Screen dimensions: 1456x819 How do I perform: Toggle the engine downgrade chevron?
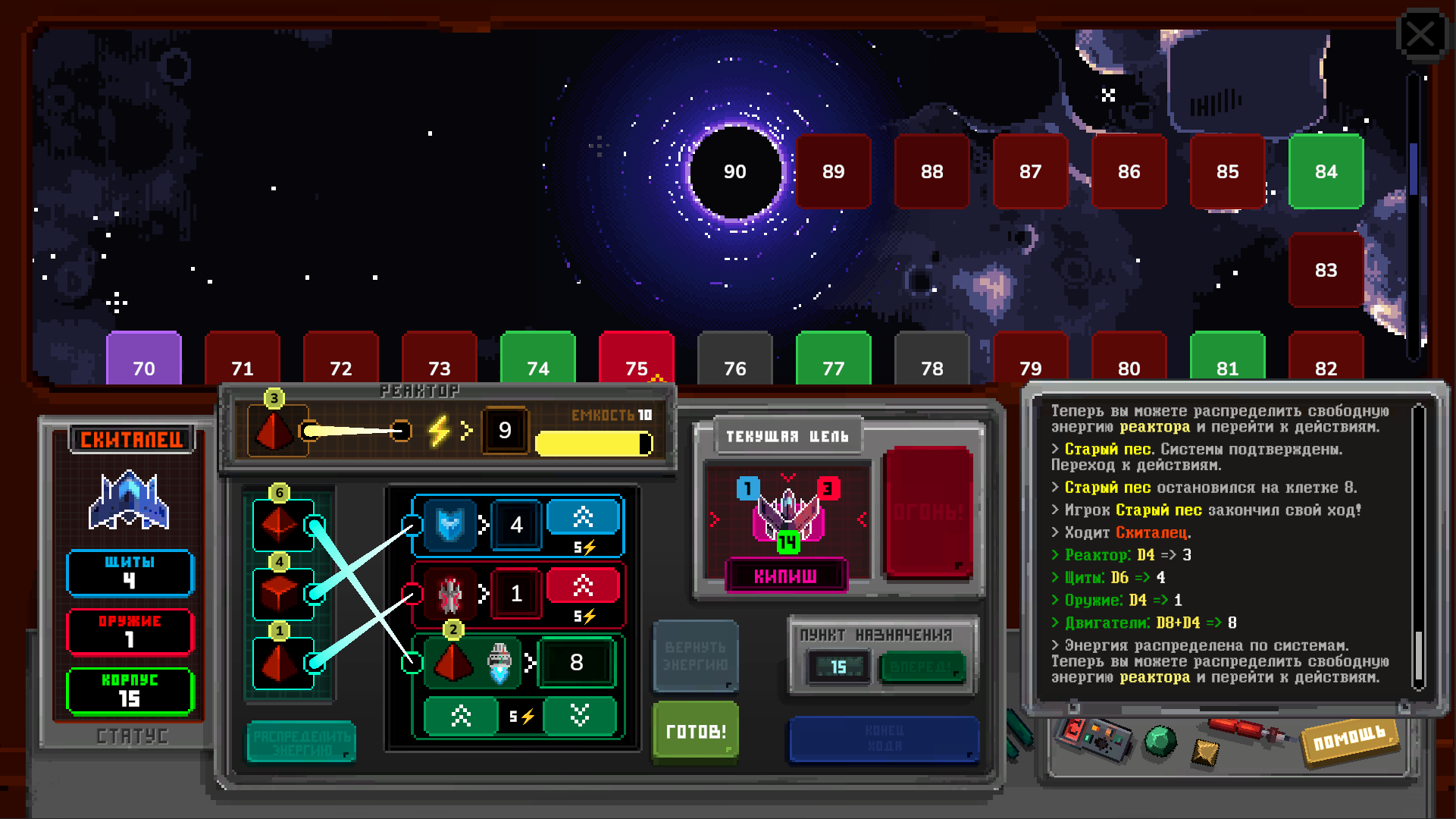(581, 715)
